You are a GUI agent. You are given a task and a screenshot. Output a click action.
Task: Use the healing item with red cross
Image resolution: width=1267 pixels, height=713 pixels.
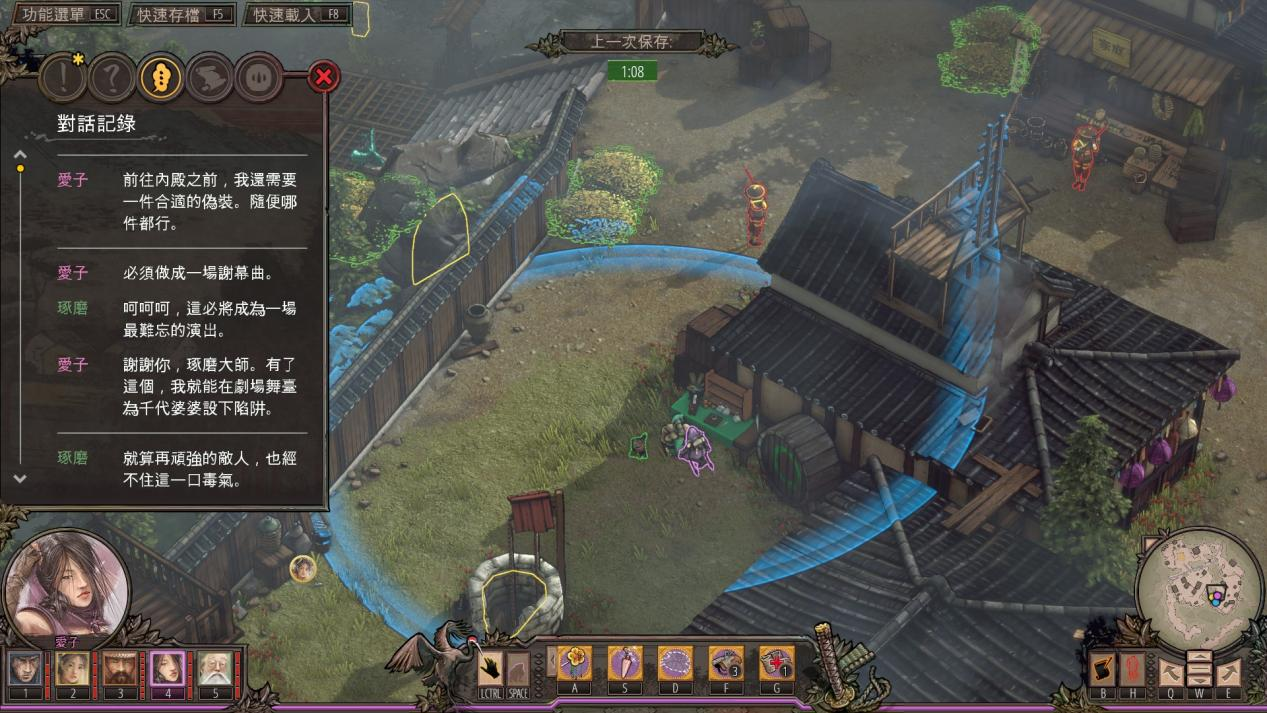pyautogui.click(x=776, y=664)
